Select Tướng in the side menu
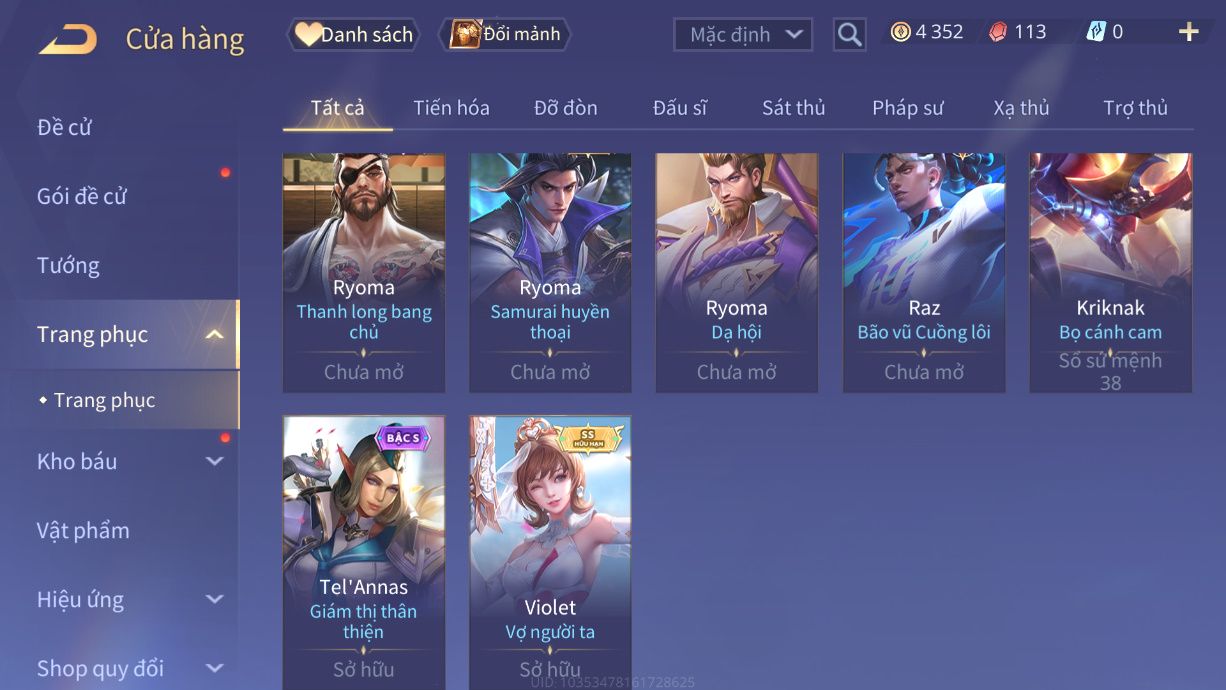The width and height of the screenshot is (1226, 690). click(x=68, y=265)
